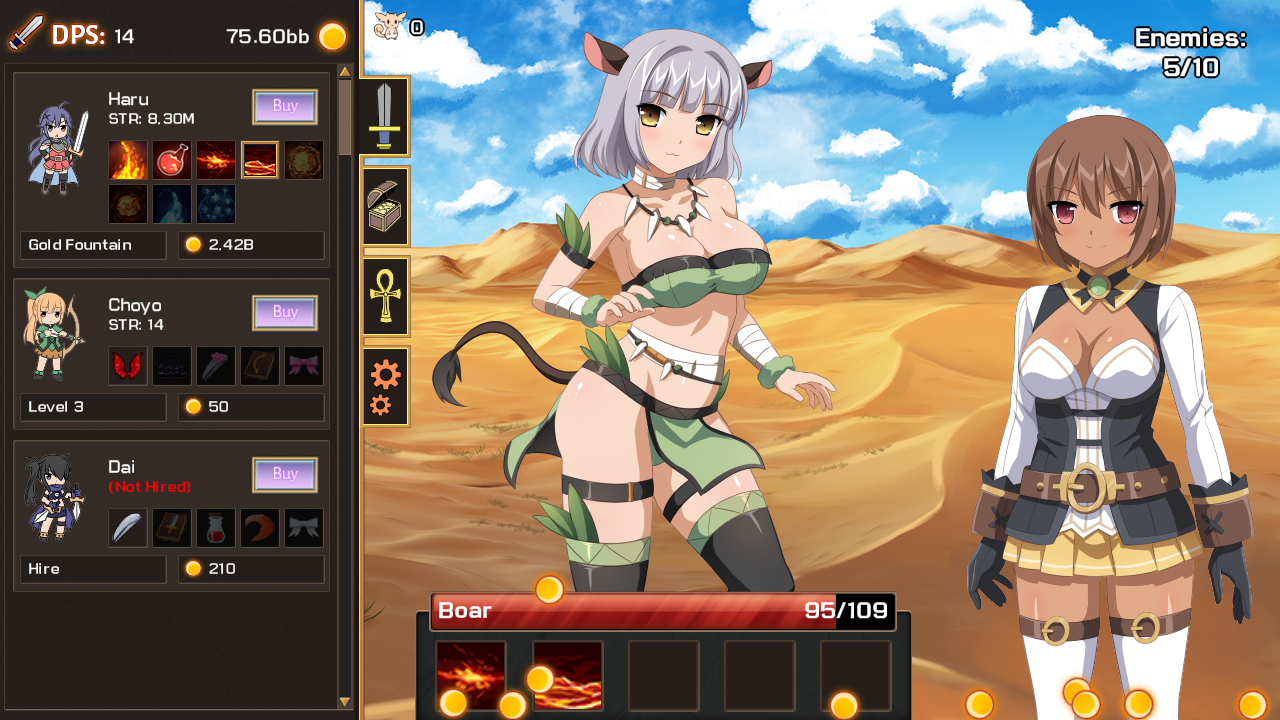Open the treasure chest inventory panel

pyautogui.click(x=385, y=205)
